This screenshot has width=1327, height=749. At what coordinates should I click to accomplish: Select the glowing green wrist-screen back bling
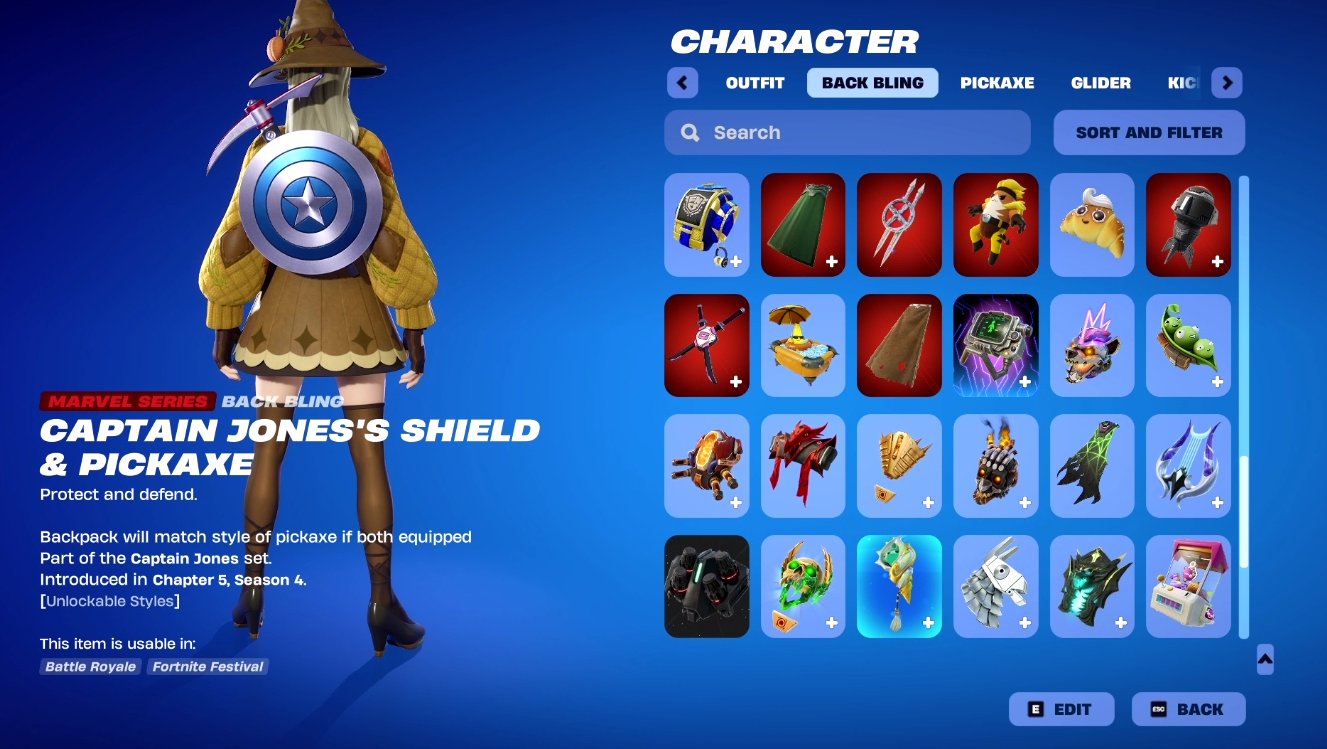tap(995, 345)
